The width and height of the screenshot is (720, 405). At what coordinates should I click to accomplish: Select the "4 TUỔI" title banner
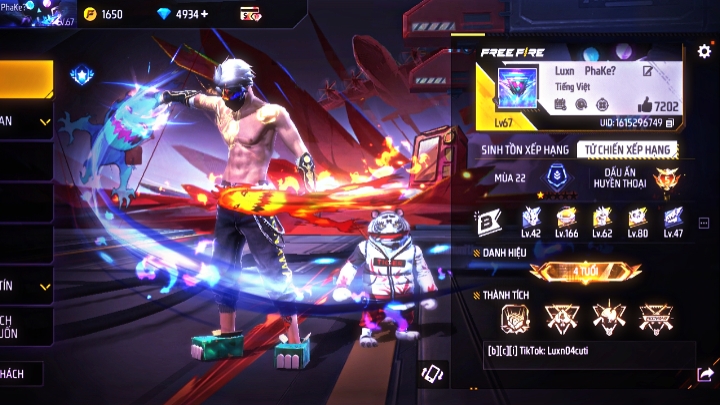click(585, 271)
